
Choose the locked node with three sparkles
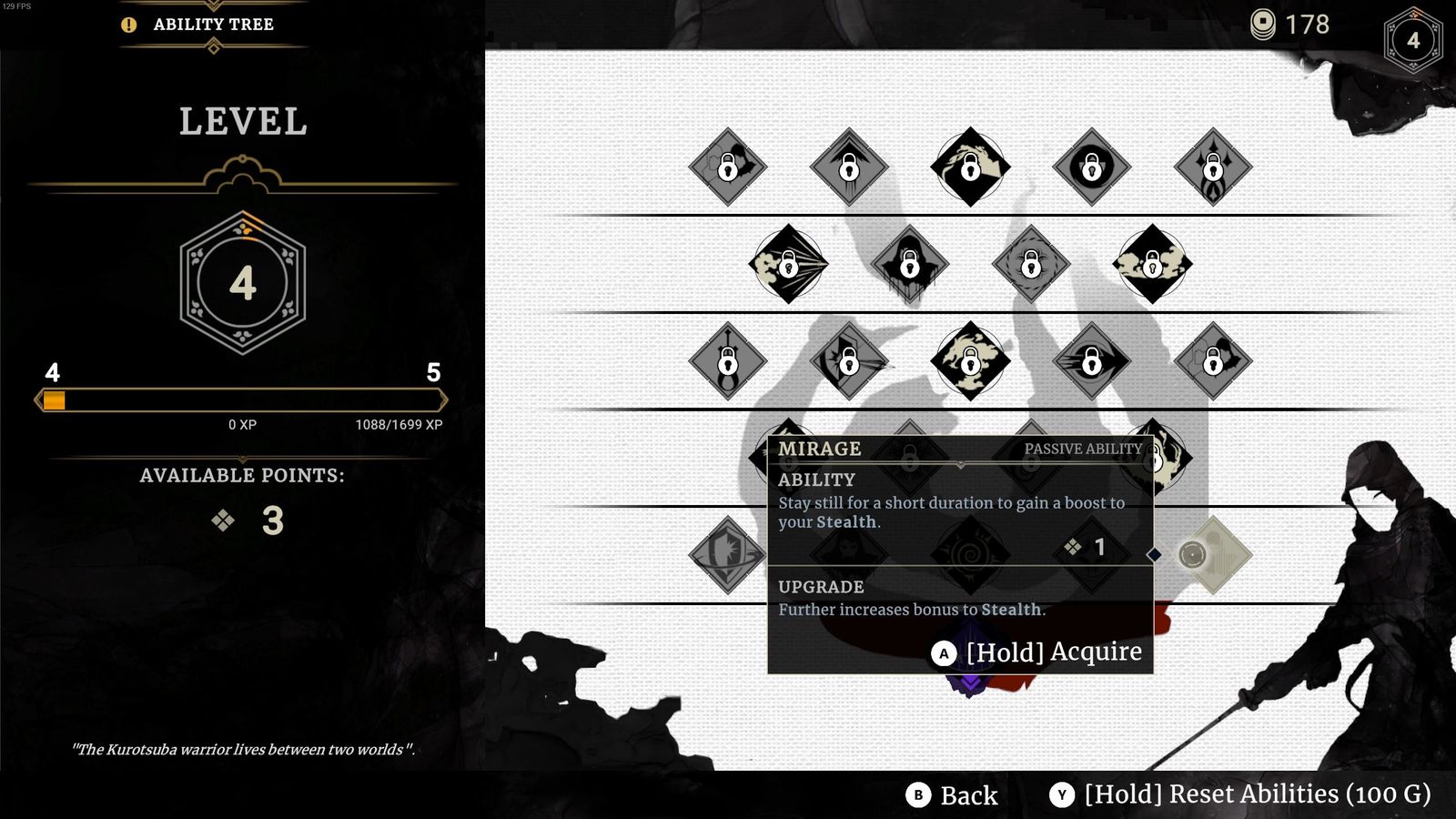[x=1212, y=167]
